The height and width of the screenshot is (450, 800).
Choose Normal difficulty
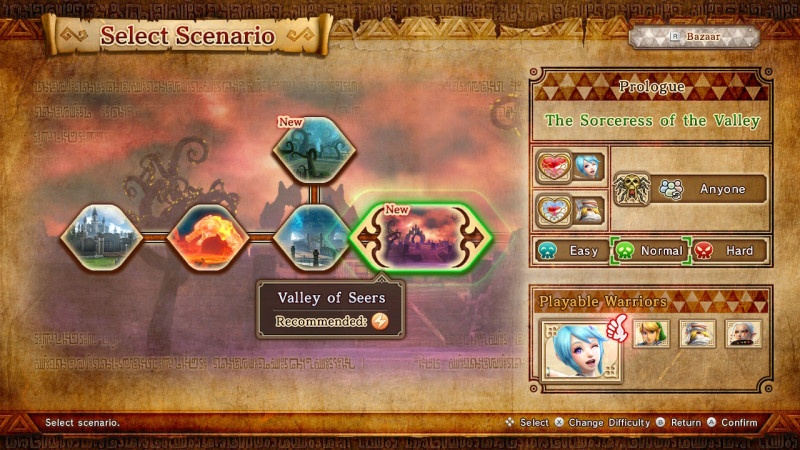pyautogui.click(x=651, y=251)
